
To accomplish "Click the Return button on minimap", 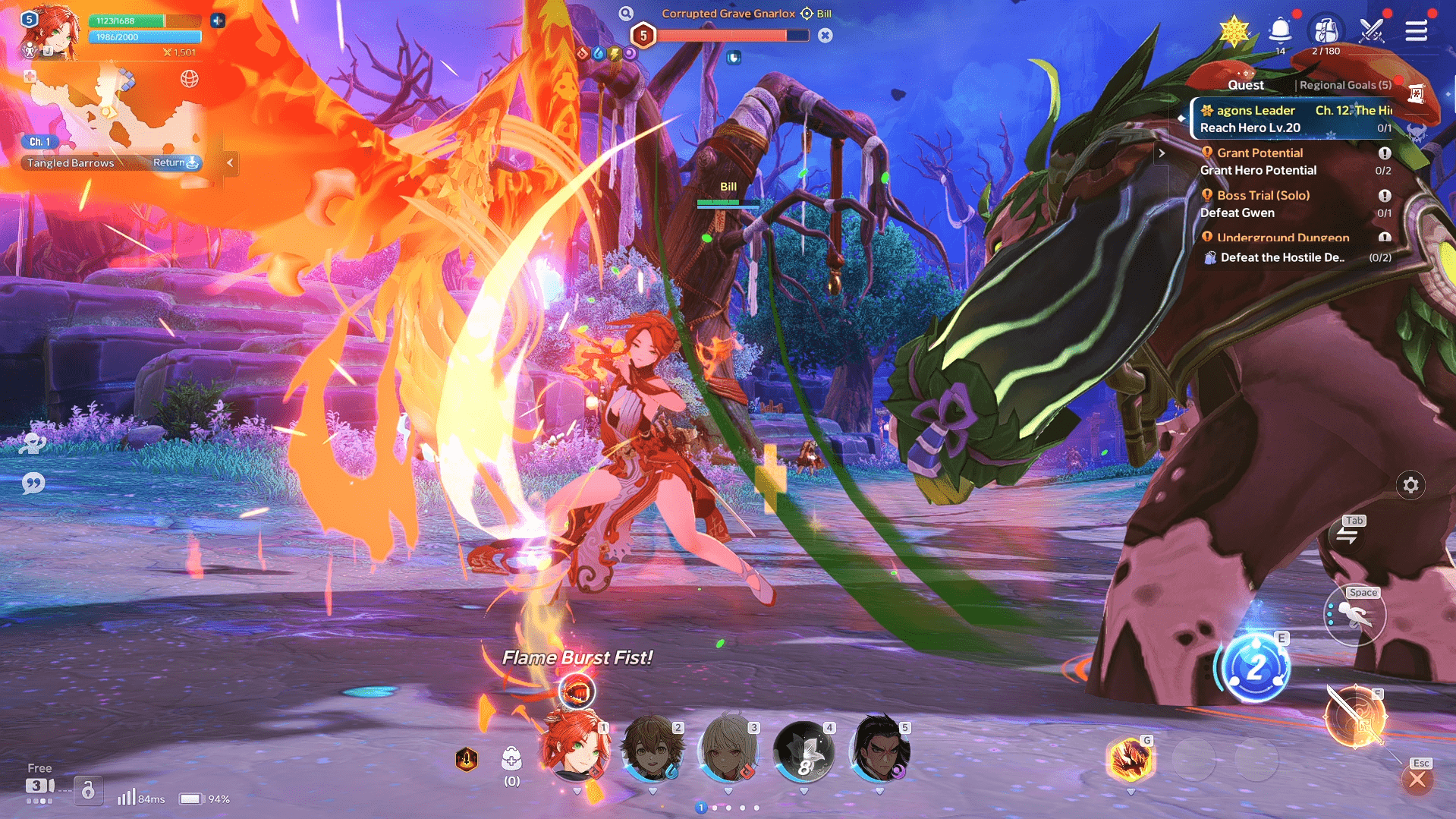I will click(x=175, y=162).
